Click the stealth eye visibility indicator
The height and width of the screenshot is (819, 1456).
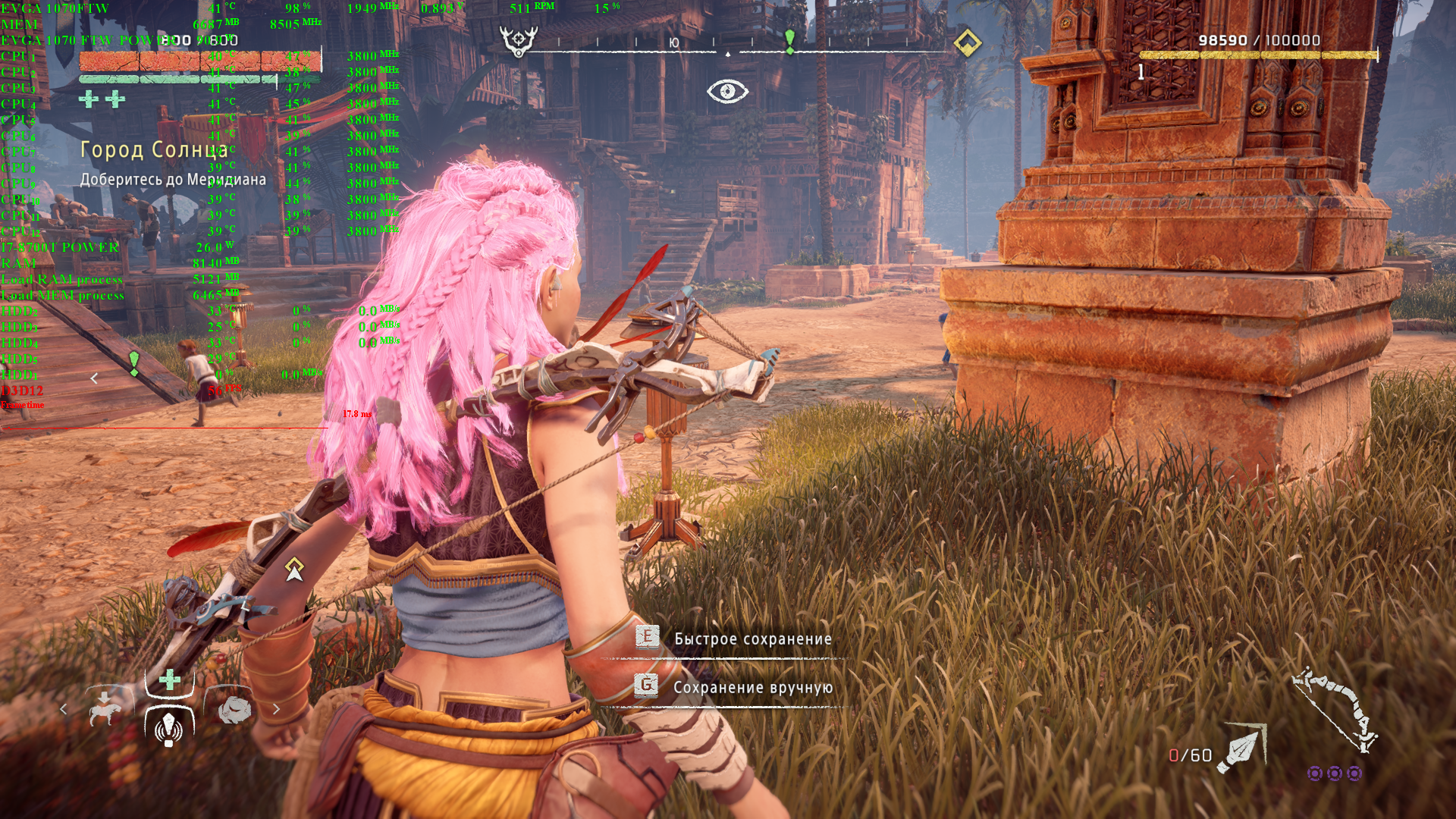(727, 92)
